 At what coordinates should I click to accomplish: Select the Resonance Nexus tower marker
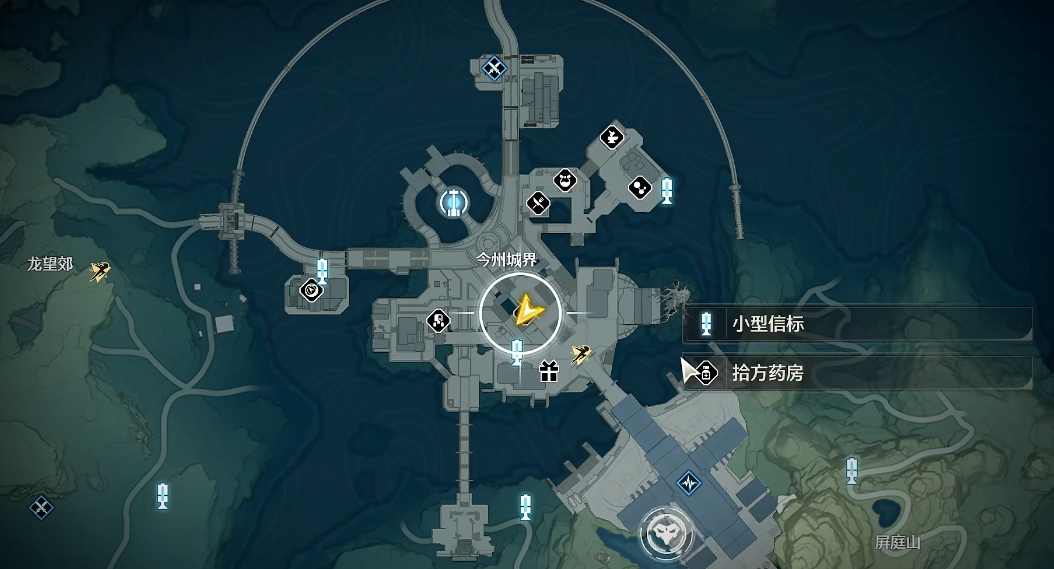coord(454,203)
